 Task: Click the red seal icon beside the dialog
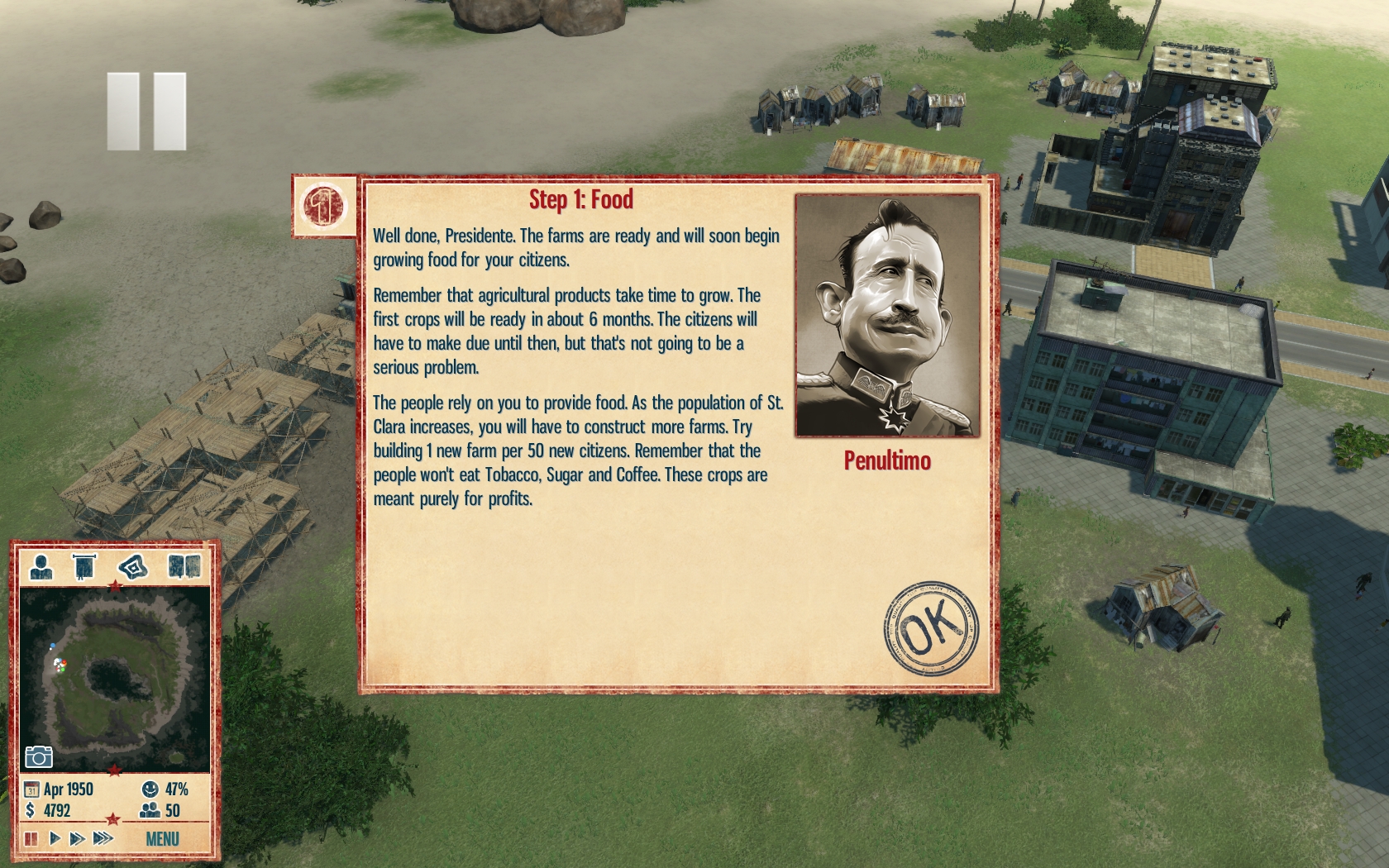click(324, 206)
